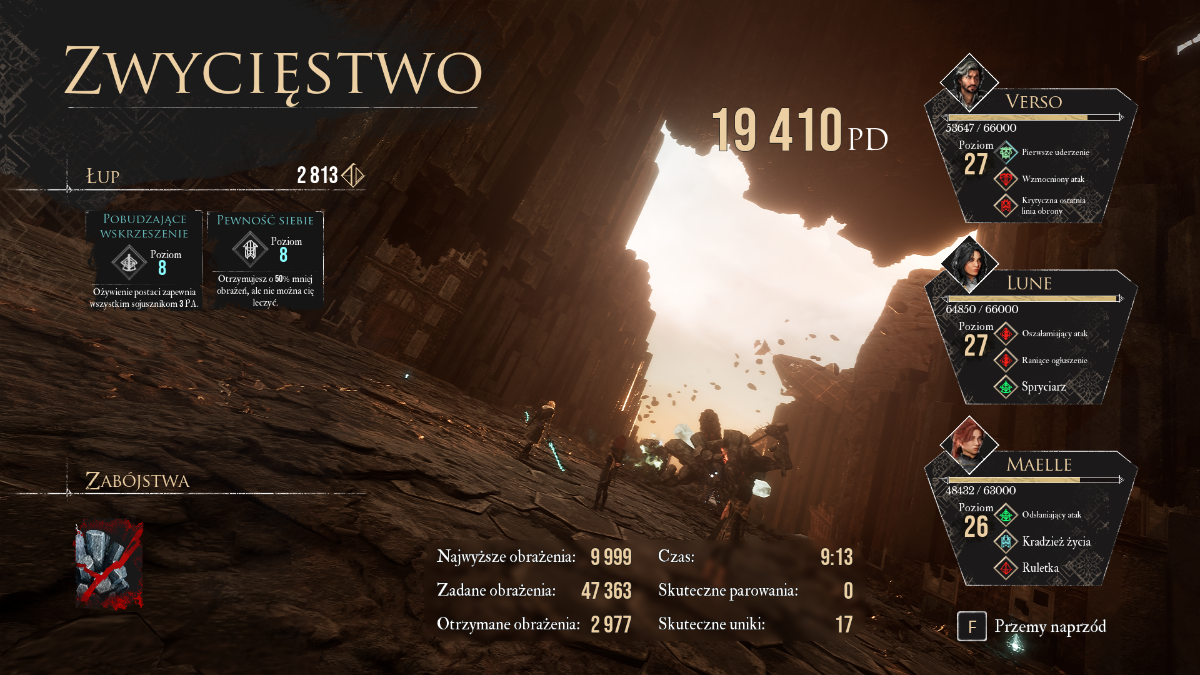Select Lune's Spryciarz skill icon
The width and height of the screenshot is (1200, 675).
tap(1007, 386)
